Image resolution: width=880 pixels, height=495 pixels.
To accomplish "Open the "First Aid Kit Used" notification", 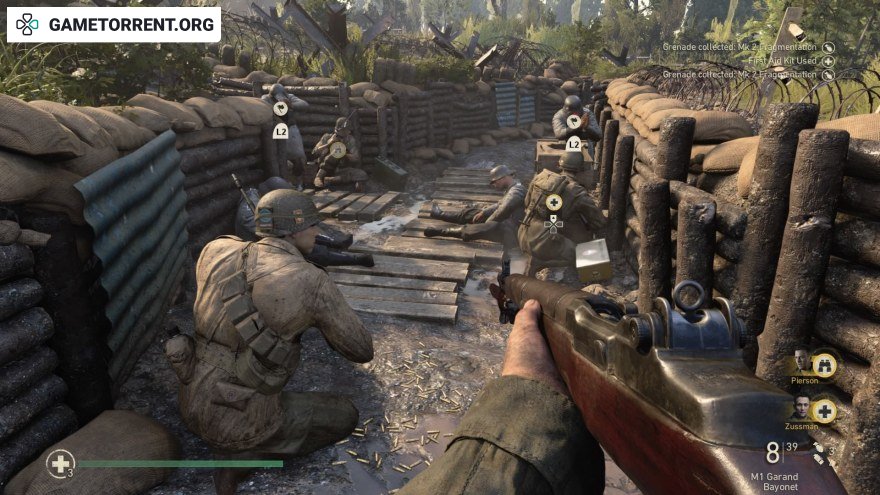I will 783,61.
